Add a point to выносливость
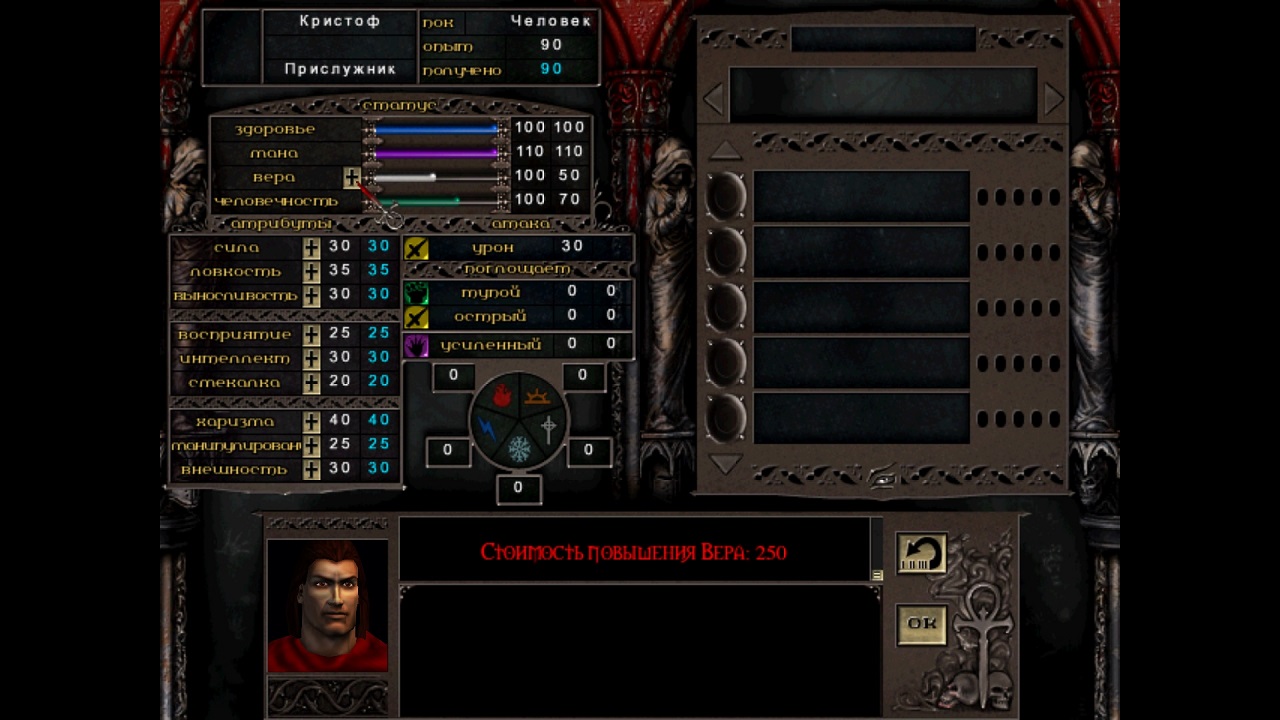 [x=312, y=296]
